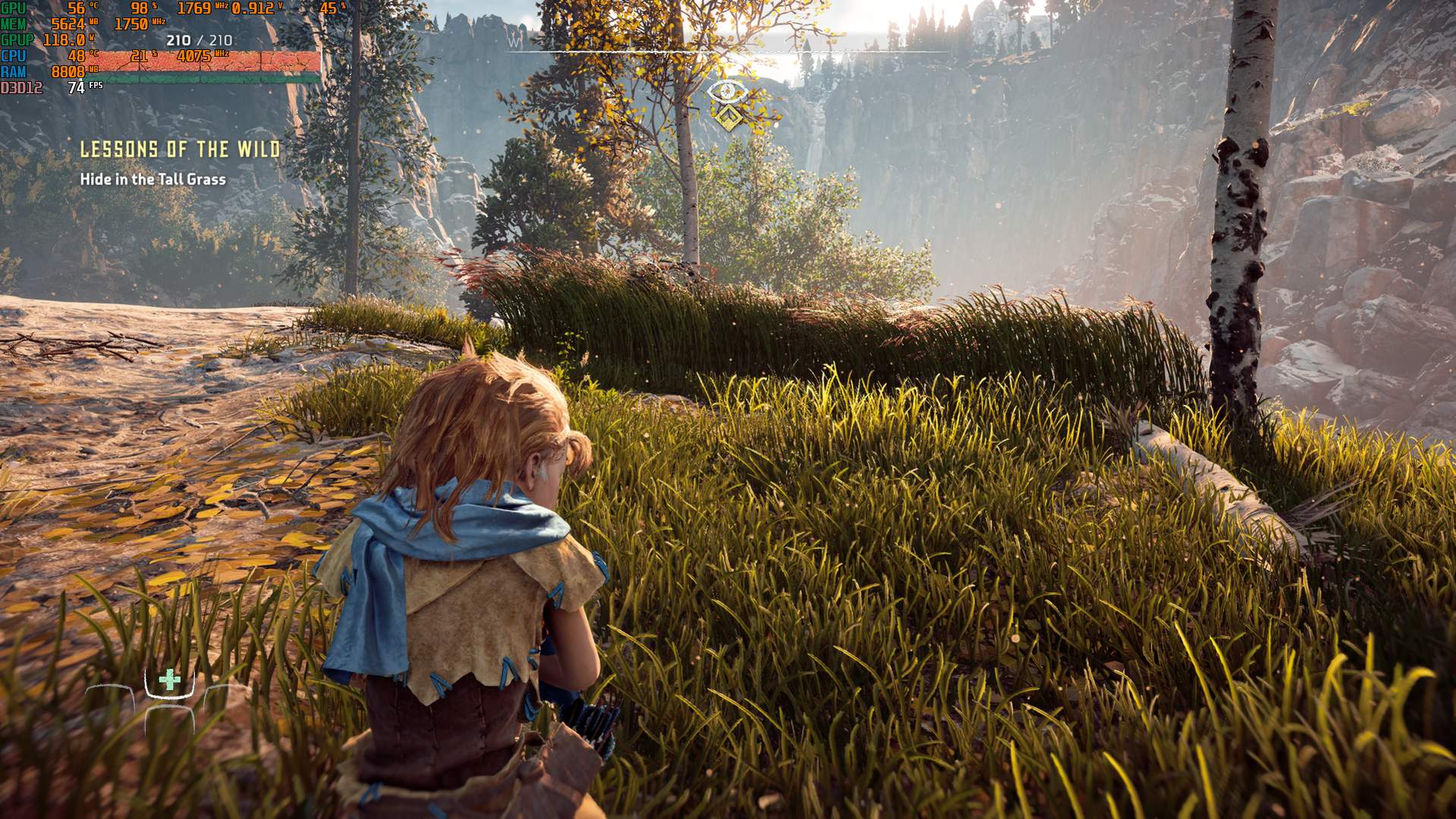The width and height of the screenshot is (1456, 819).
Task: Click the green cross medicine pouch icon
Action: coord(169,679)
